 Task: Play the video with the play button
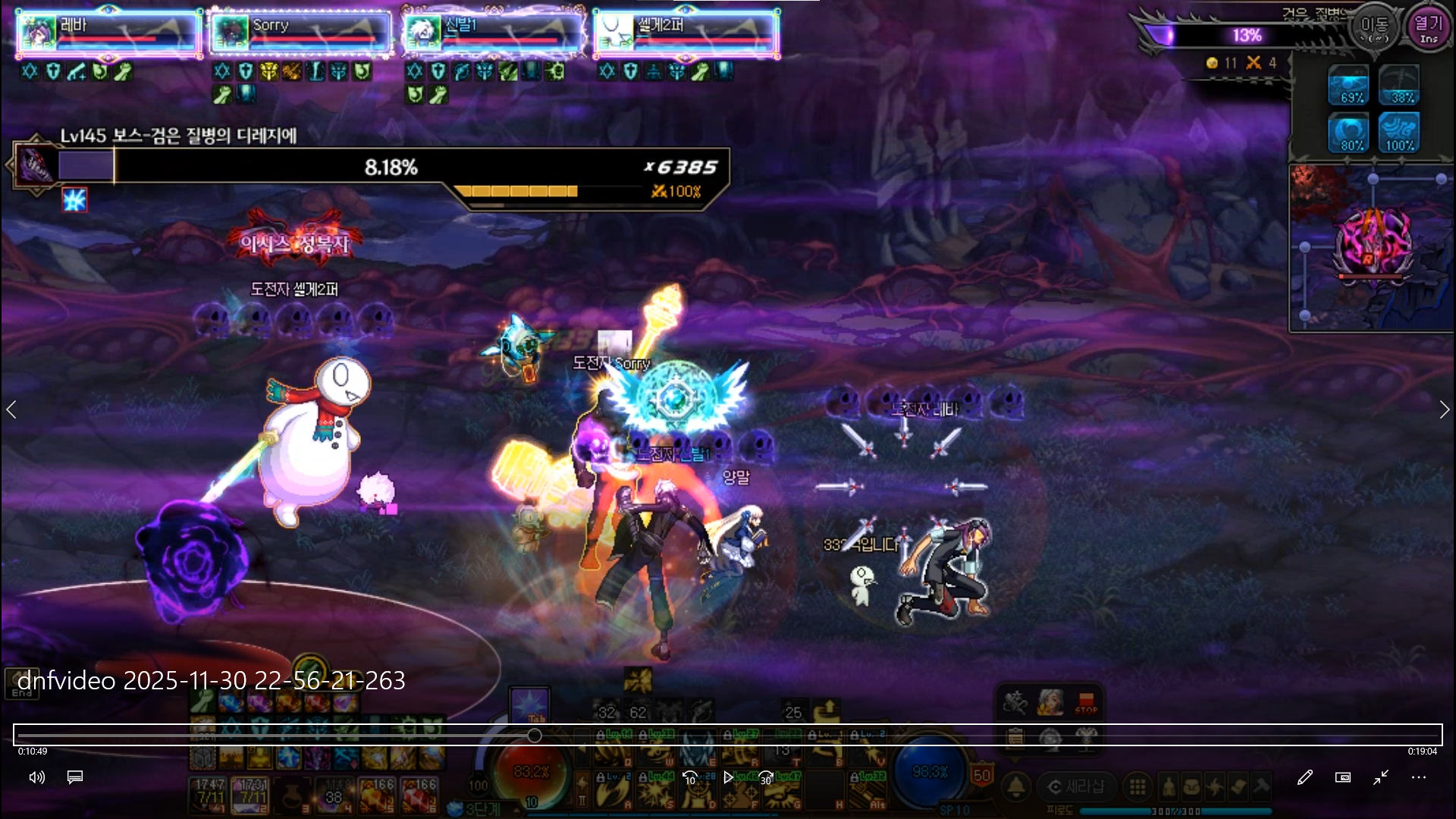click(x=728, y=777)
